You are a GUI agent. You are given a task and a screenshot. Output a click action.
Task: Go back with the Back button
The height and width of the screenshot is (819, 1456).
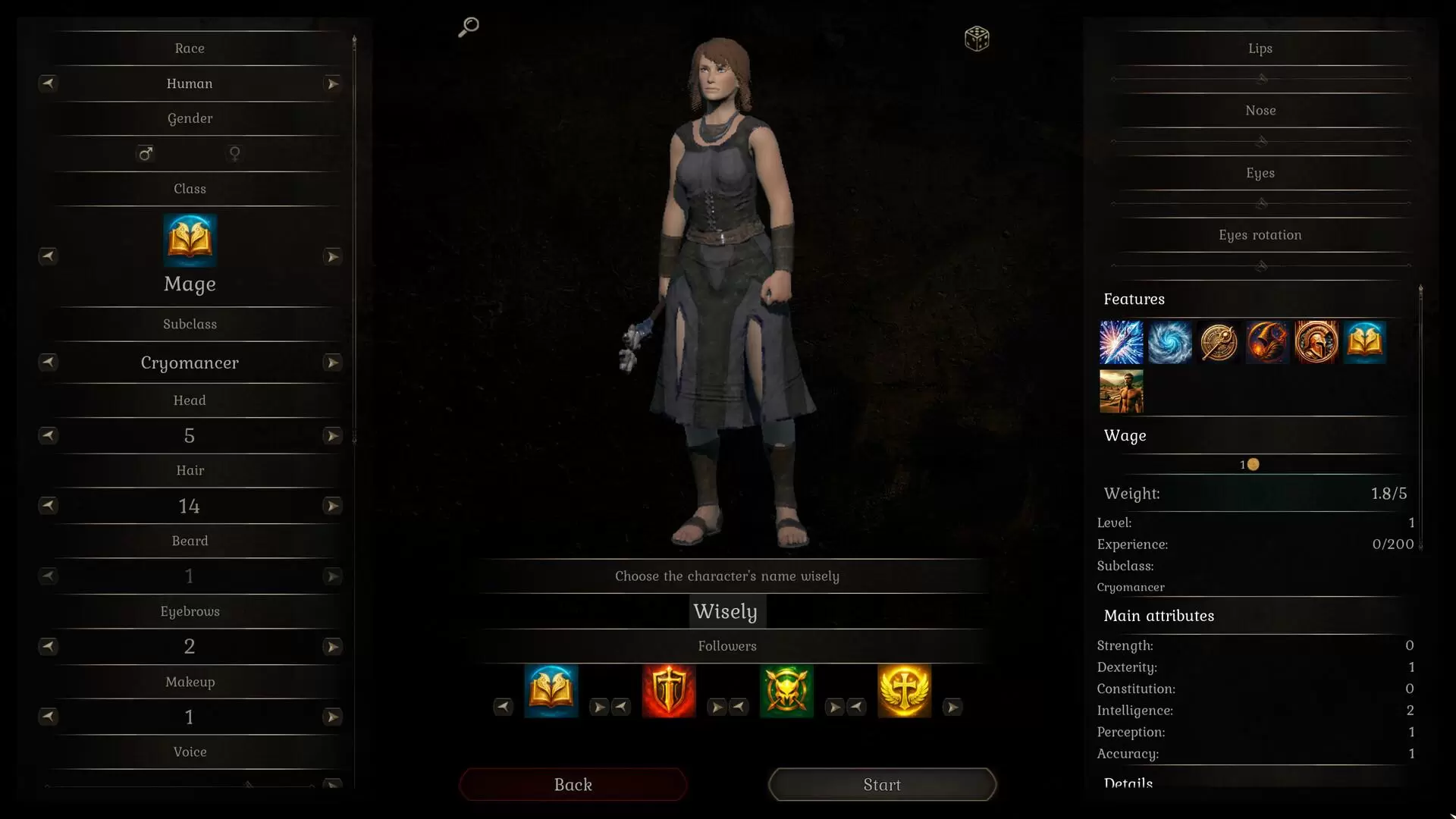pyautogui.click(x=573, y=785)
